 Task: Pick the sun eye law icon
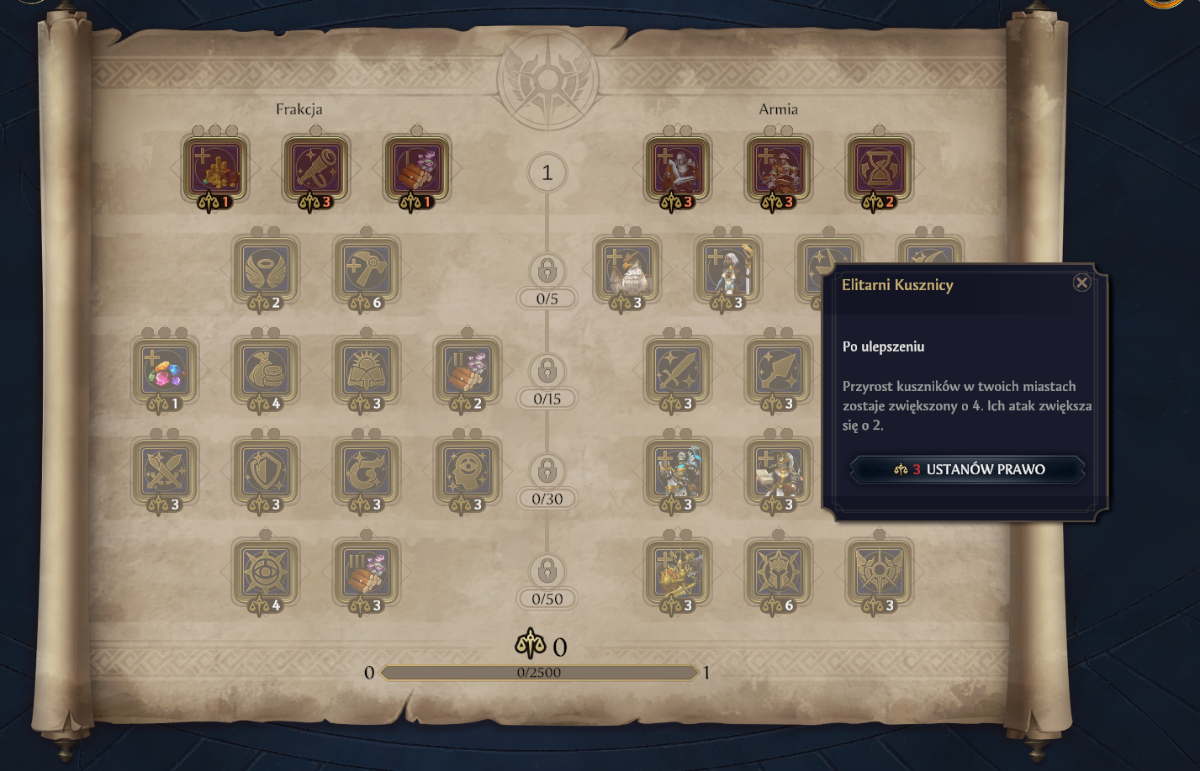[x=266, y=571]
